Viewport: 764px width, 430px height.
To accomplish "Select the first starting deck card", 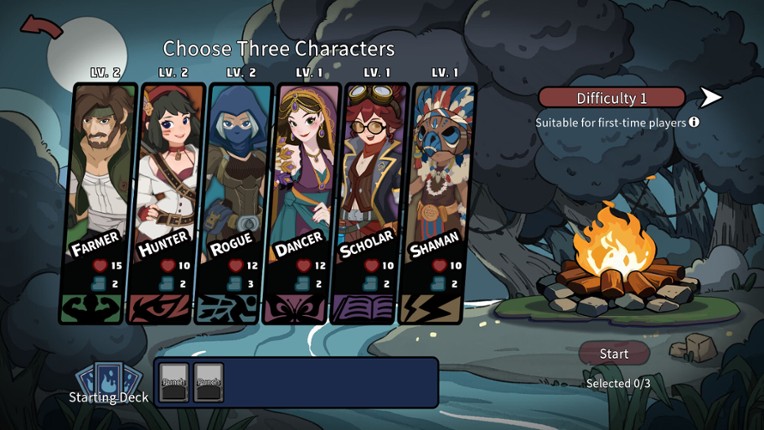I will [174, 381].
